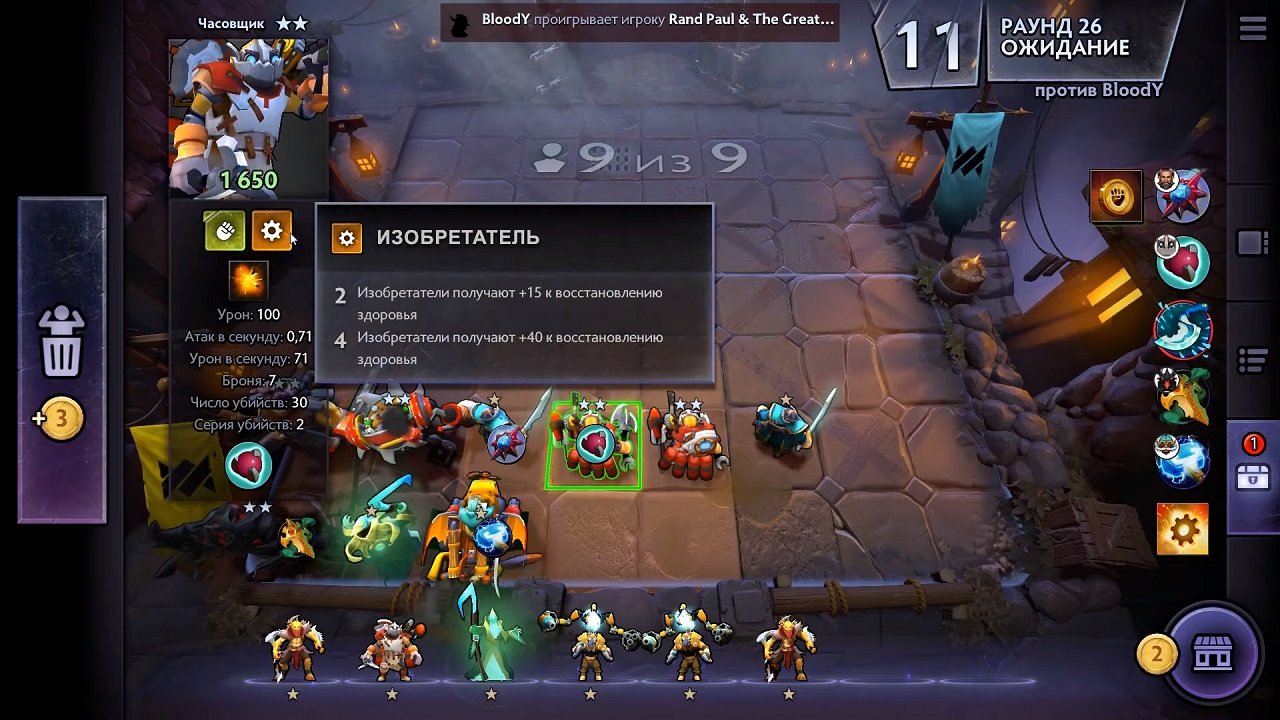Viewport: 1280px width, 720px height.
Task: Click the chest button with notification badge
Action: click(1255, 477)
